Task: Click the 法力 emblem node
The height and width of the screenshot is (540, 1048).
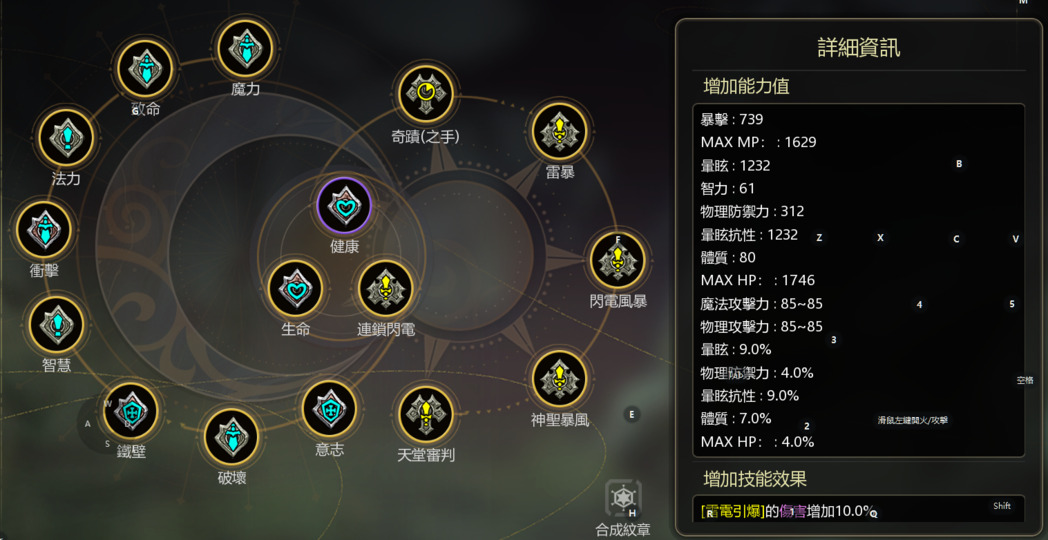Action: (66, 137)
